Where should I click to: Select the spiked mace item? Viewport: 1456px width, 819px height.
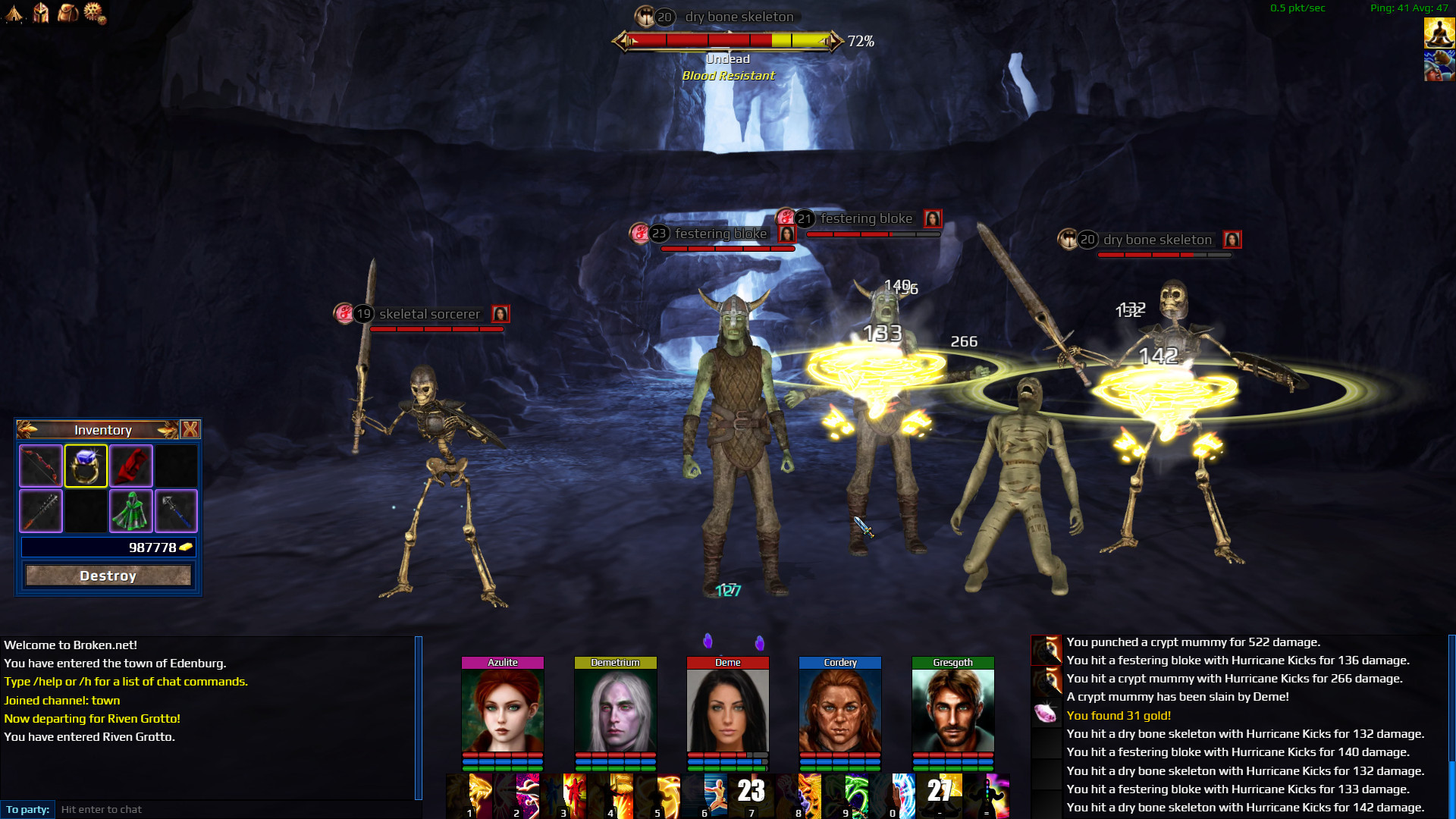[x=41, y=510]
